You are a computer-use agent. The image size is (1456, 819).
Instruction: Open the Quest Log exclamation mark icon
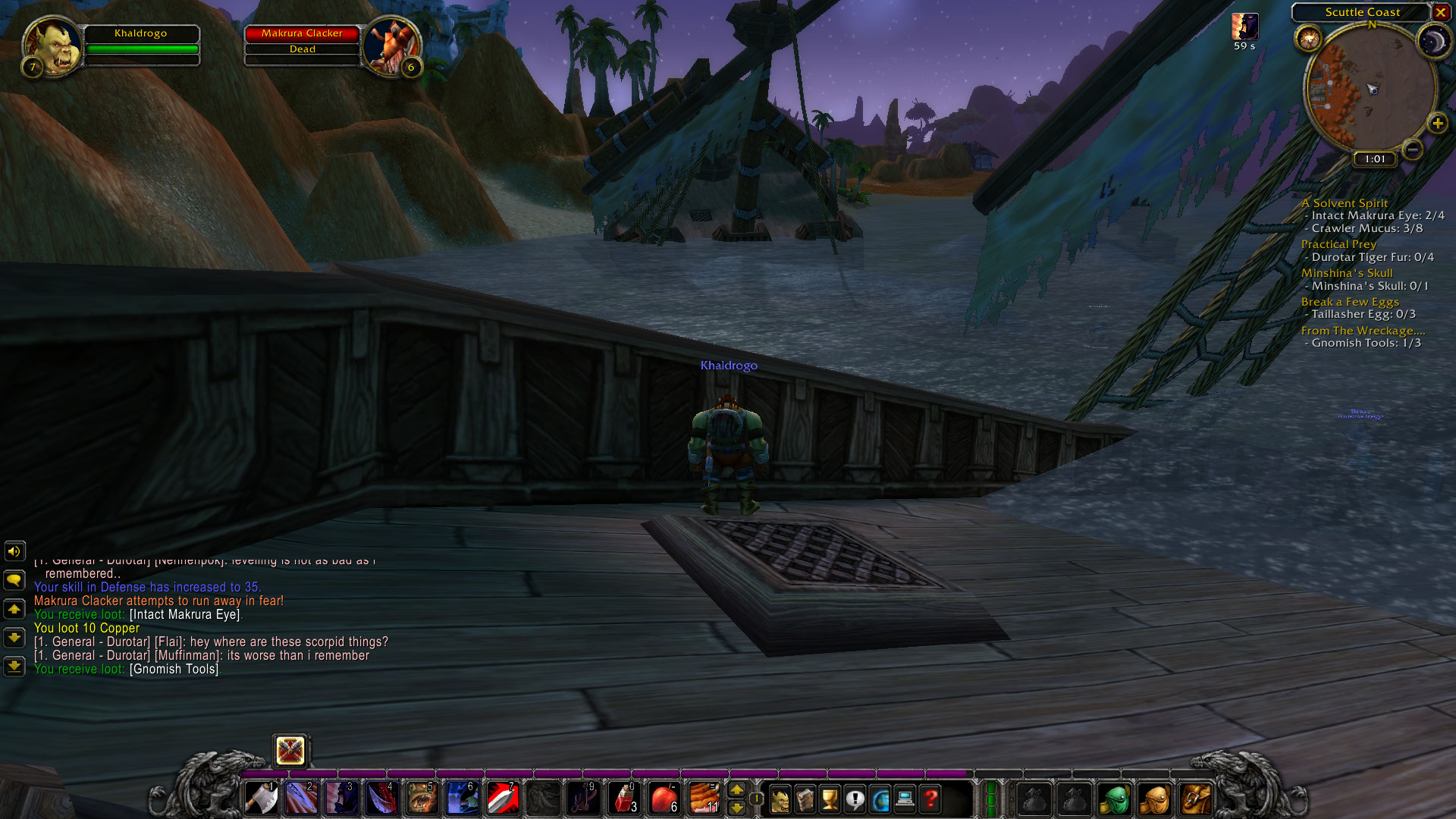pos(855,798)
